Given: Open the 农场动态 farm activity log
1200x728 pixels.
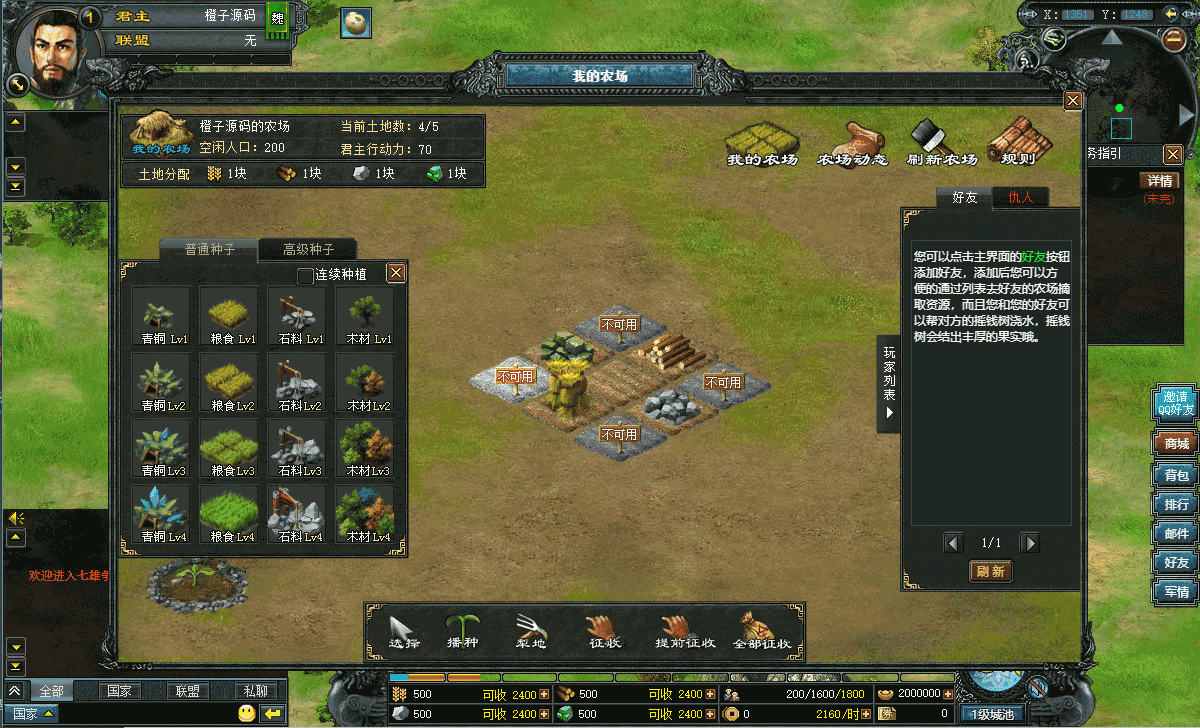Looking at the screenshot, I should [x=852, y=144].
